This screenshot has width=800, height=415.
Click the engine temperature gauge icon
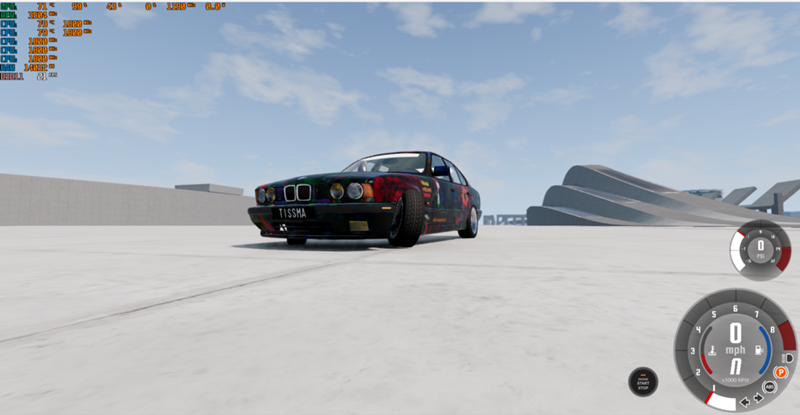710,351
